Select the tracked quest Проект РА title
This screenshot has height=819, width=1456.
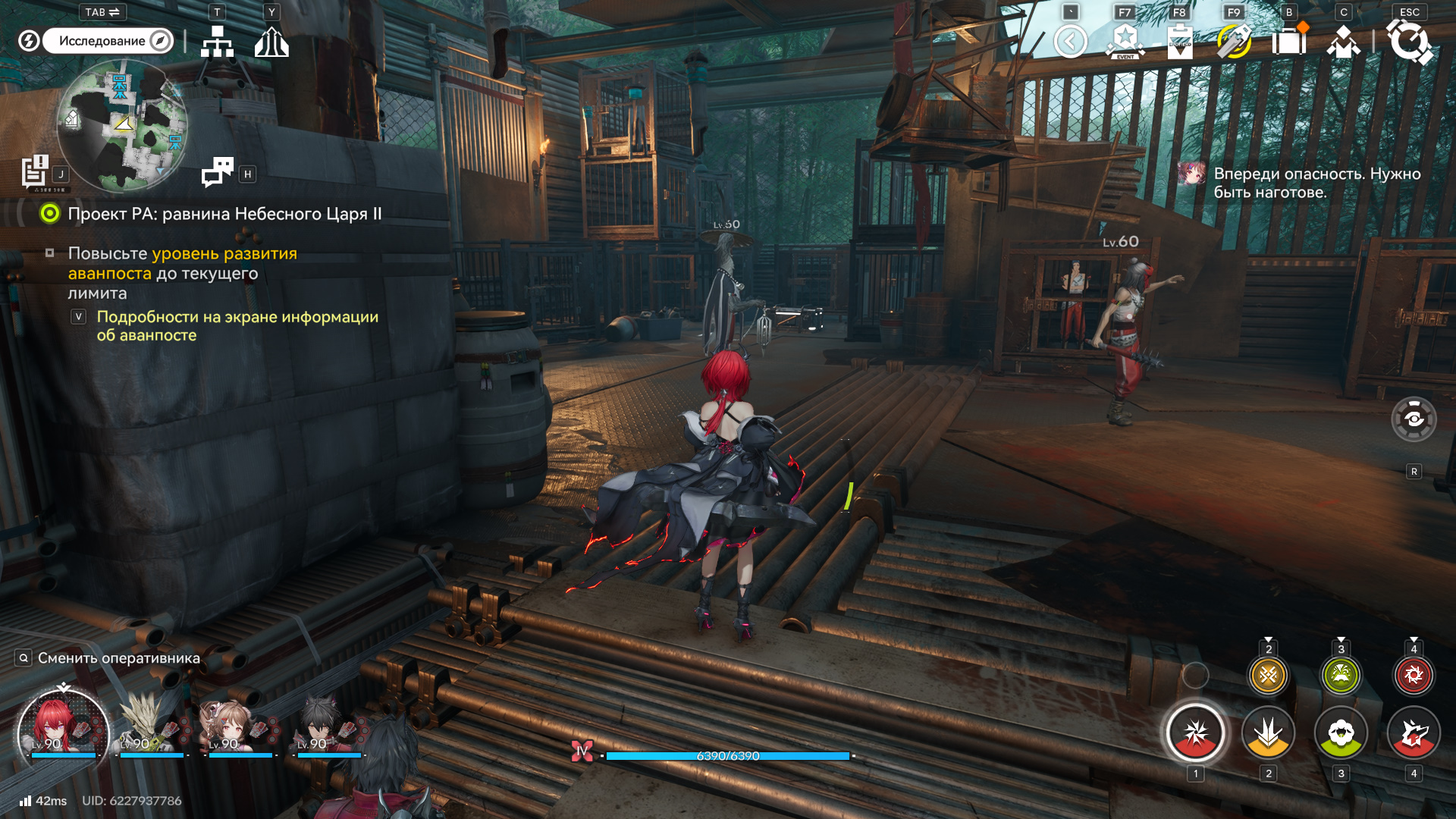(224, 214)
